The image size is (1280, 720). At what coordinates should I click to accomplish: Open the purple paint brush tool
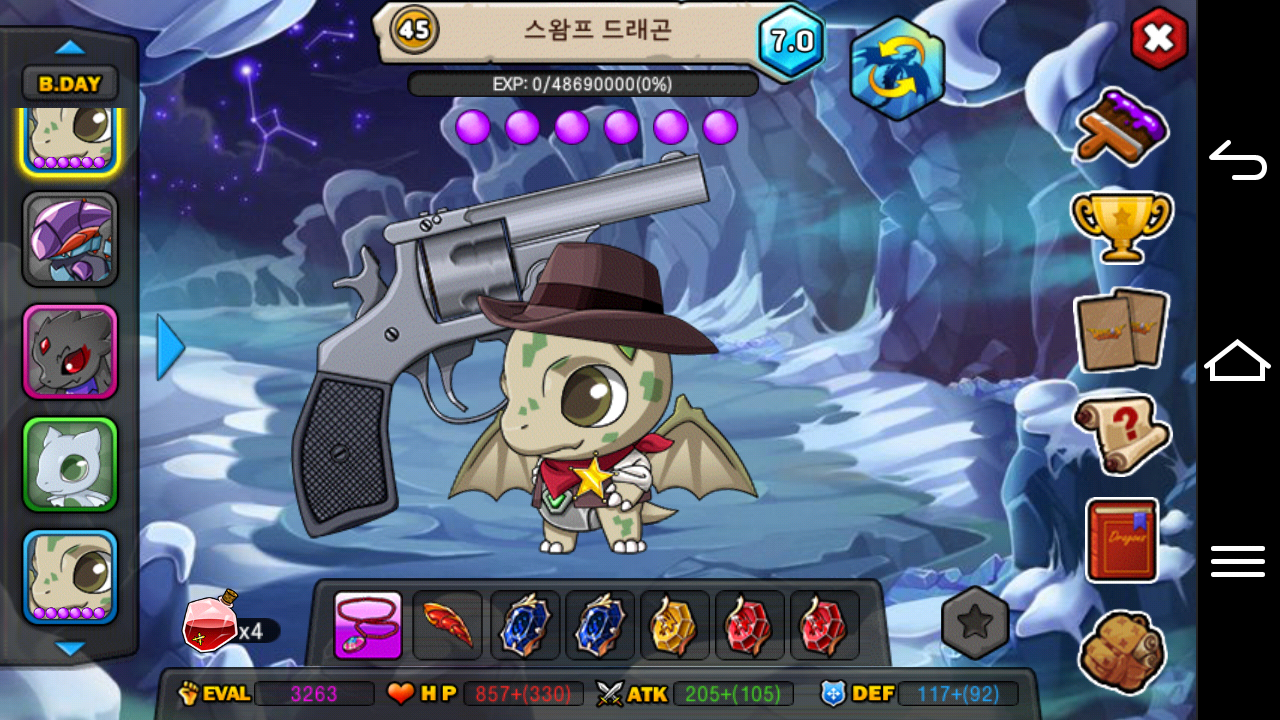pos(1122,127)
